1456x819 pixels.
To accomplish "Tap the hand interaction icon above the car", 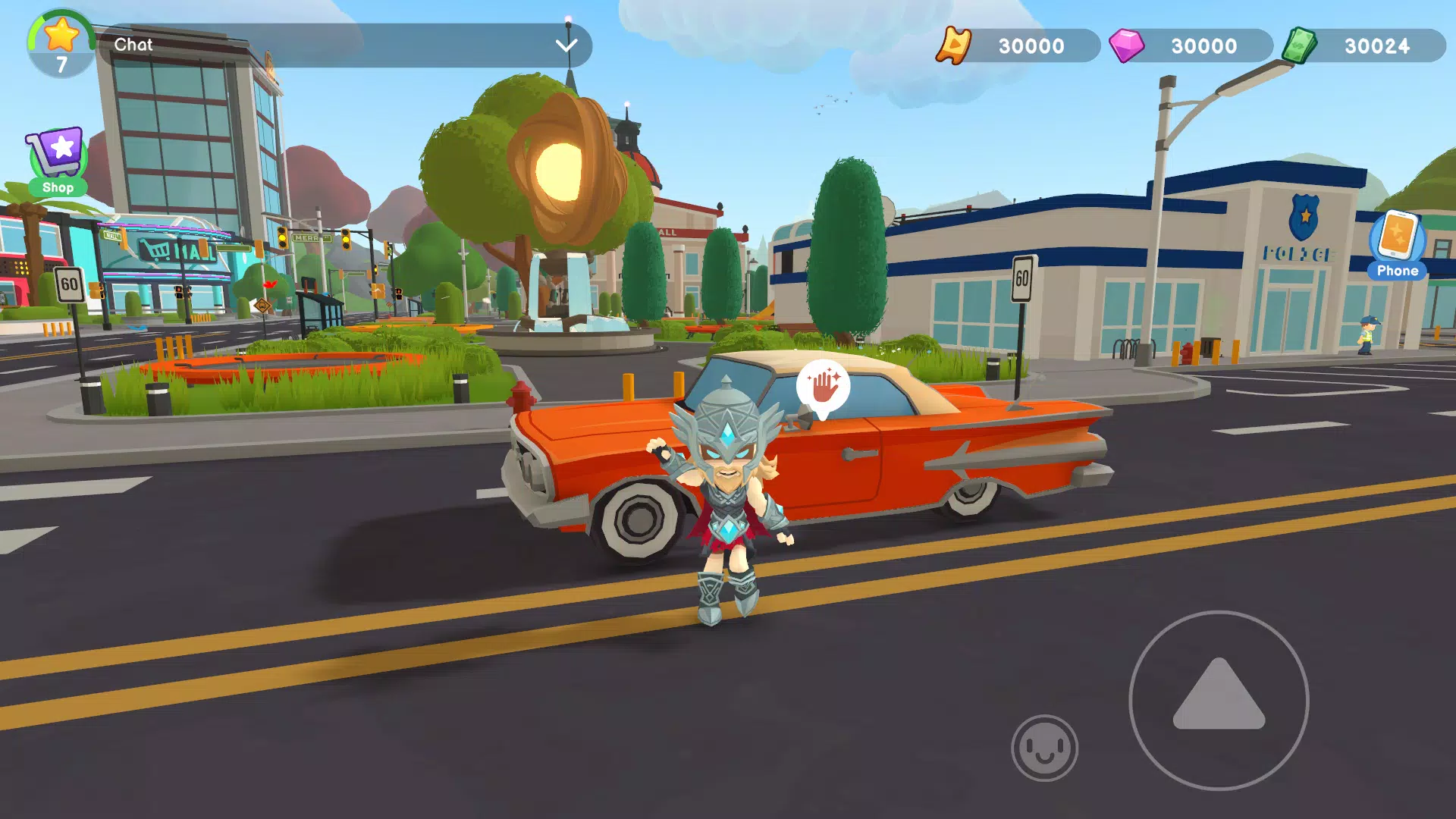I will coord(824,387).
